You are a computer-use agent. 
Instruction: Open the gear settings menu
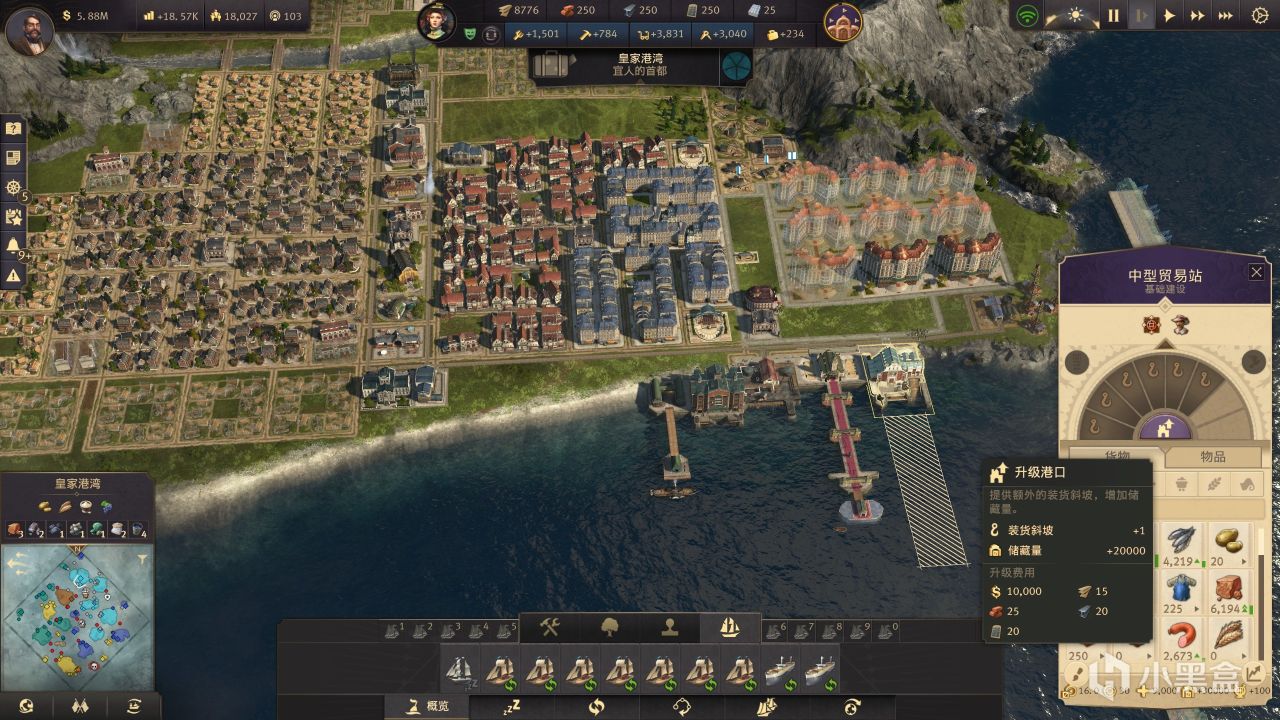tap(1260, 15)
